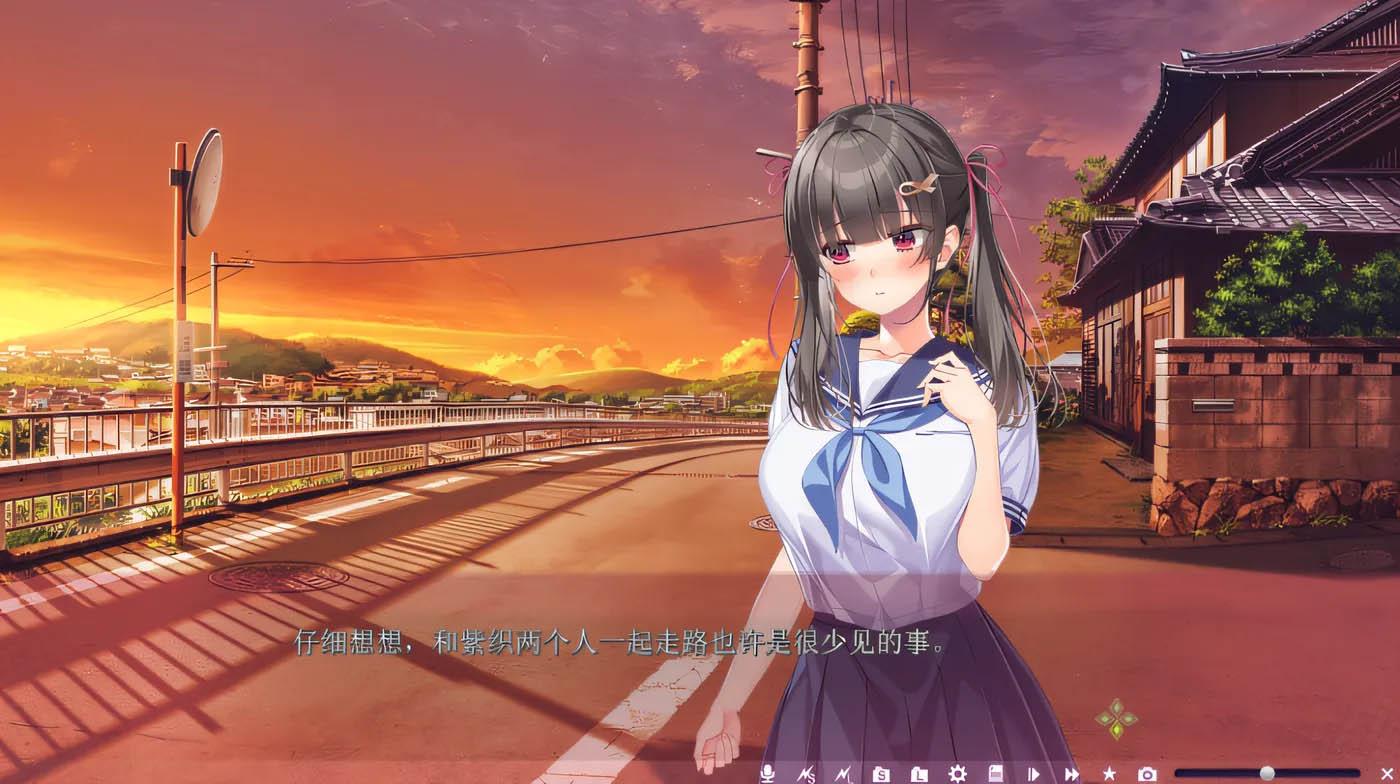Open the load screen via the L icon

918,770
